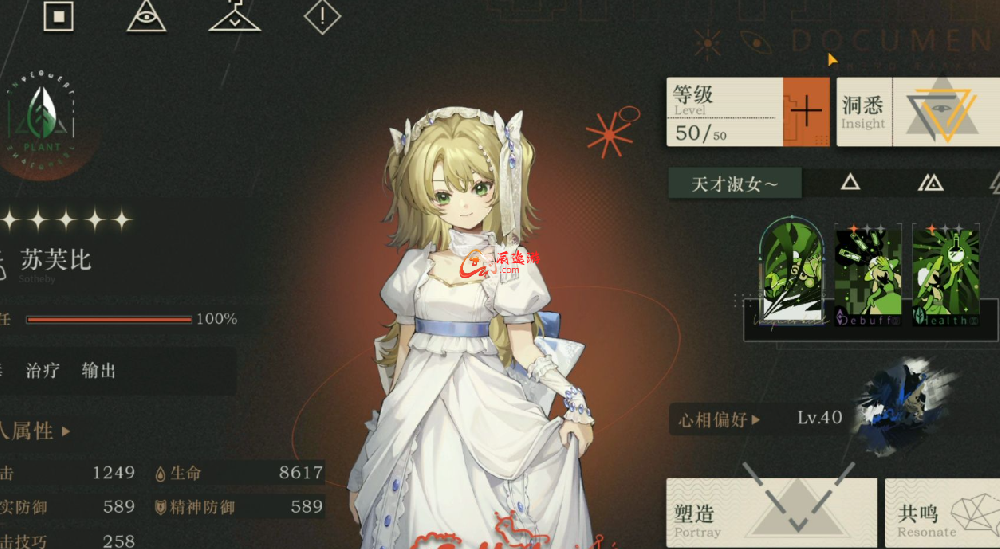The height and width of the screenshot is (549, 1000).
Task: Select the 天才淑女~ tab
Action: tap(735, 183)
